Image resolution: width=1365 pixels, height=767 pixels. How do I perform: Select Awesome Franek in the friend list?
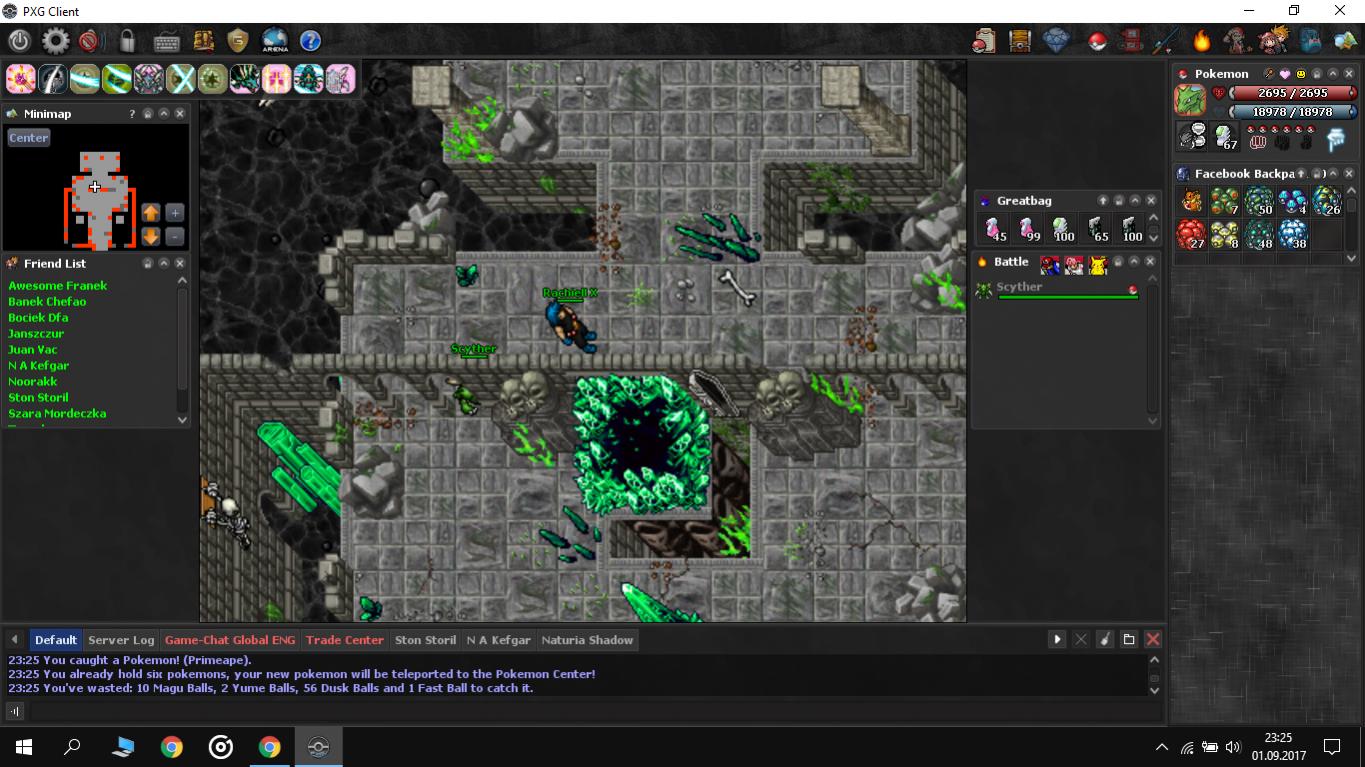coord(57,286)
